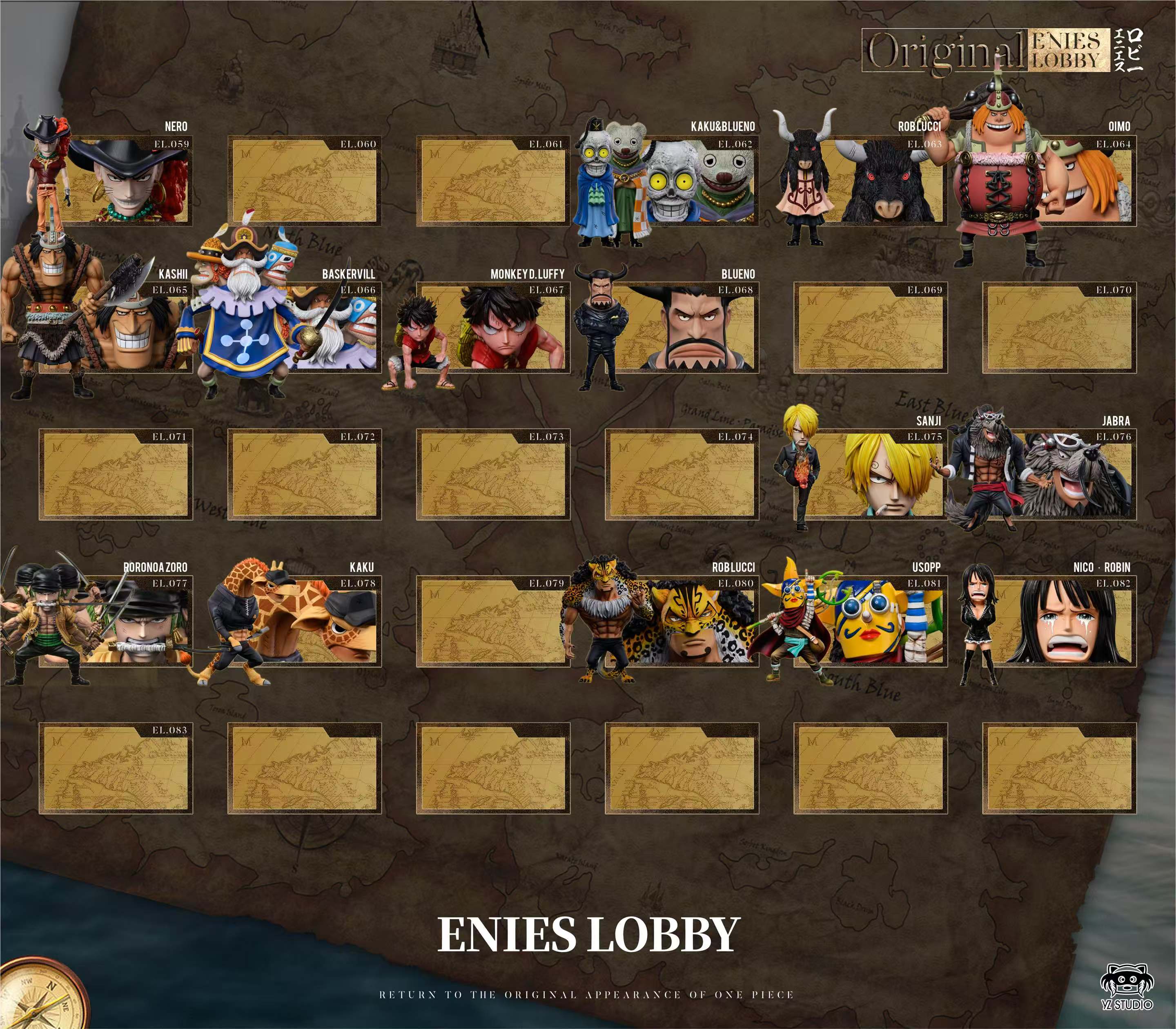Click the empty EL.060 card slot

click(304, 181)
